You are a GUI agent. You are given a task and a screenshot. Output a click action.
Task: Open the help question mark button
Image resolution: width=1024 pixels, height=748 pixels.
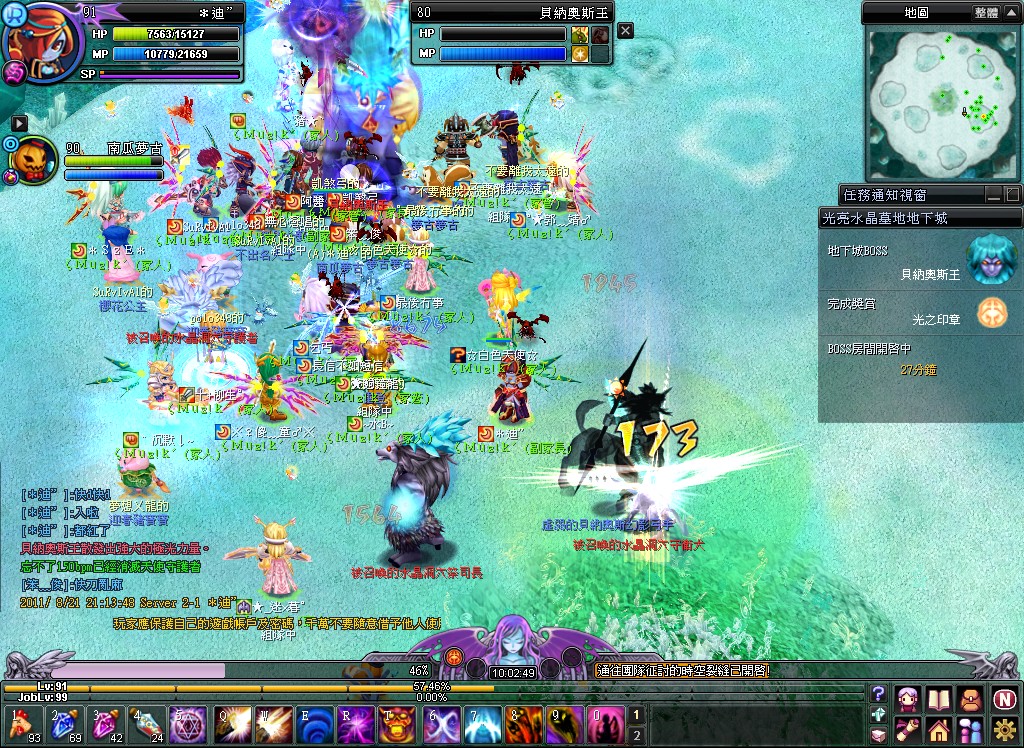click(878, 694)
